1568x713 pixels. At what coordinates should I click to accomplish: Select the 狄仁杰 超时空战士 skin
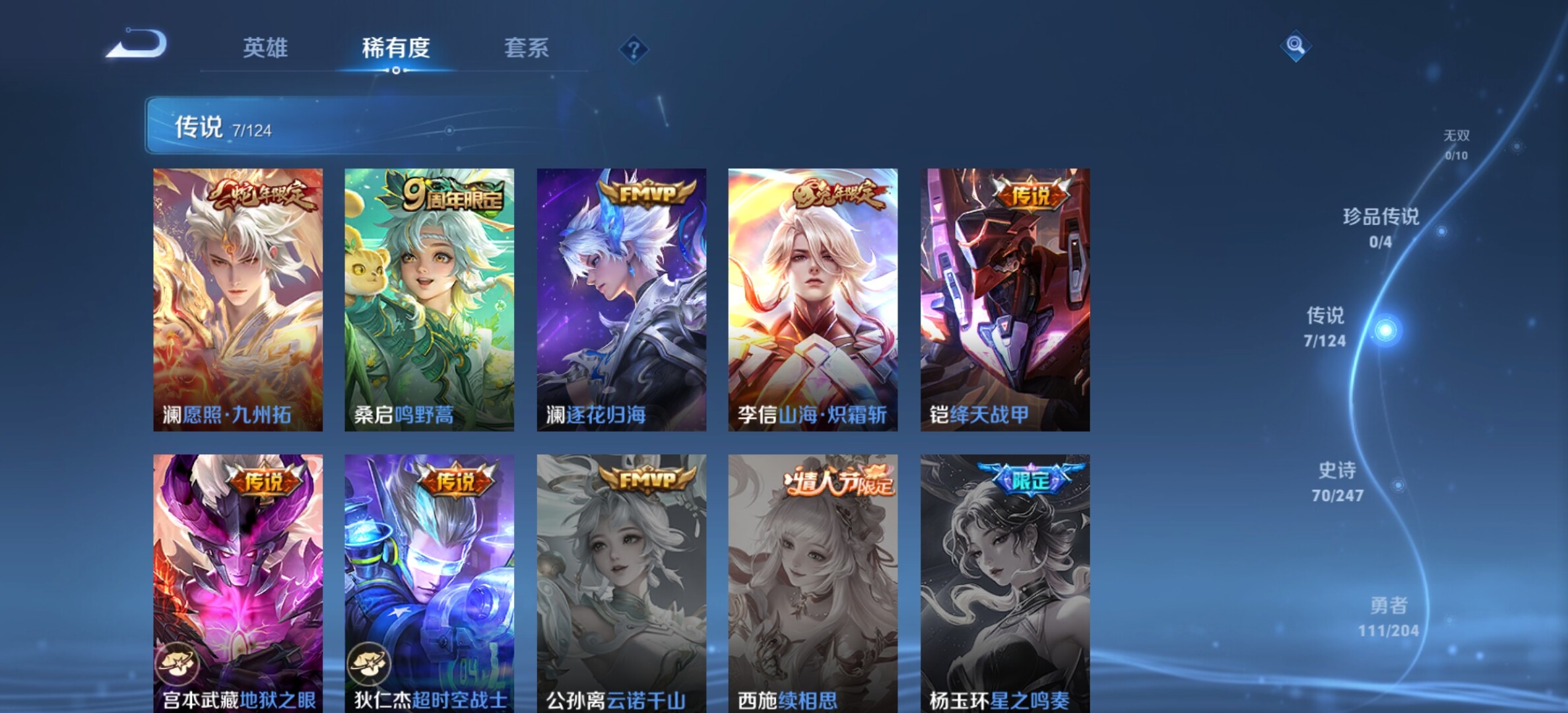[429, 582]
